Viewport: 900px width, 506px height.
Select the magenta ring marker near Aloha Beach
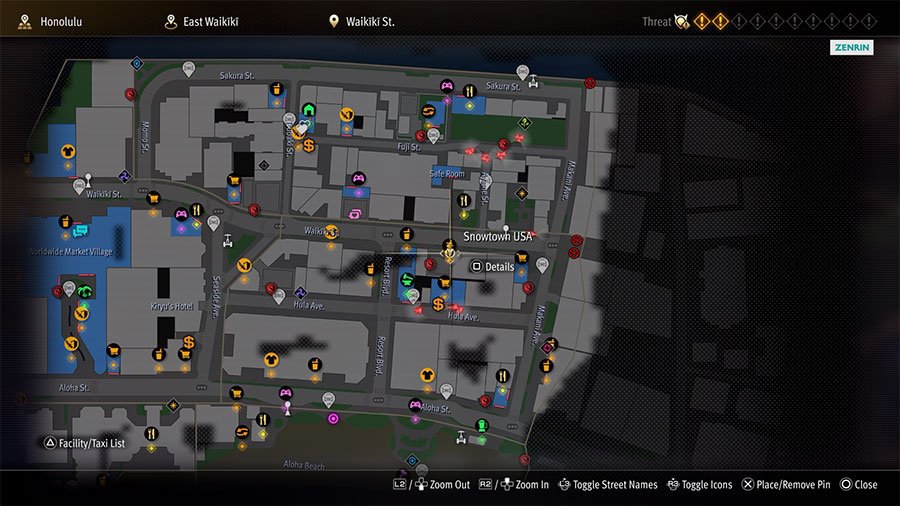point(333,418)
